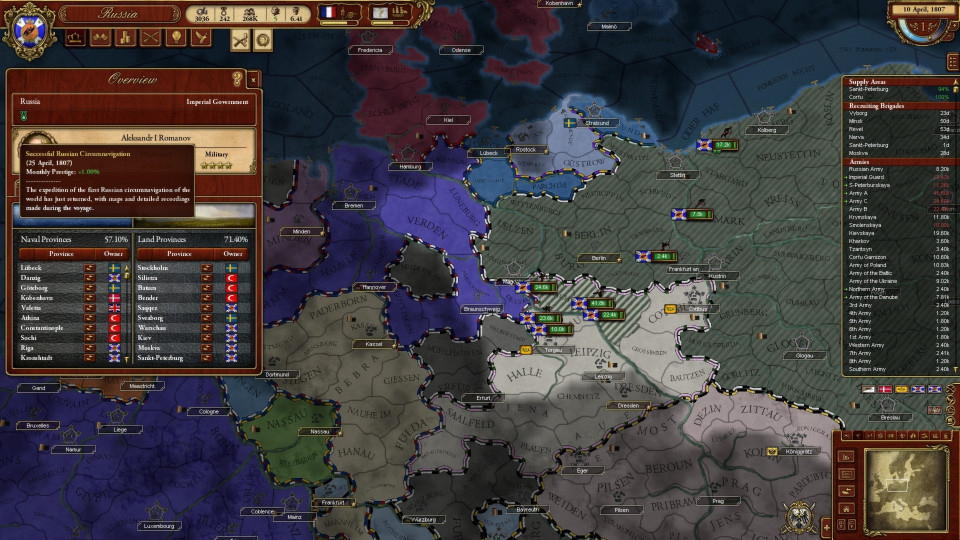This screenshot has width=960, height=540.
Task: Click the date display 10 April, 1807
Action: (x=918, y=9)
